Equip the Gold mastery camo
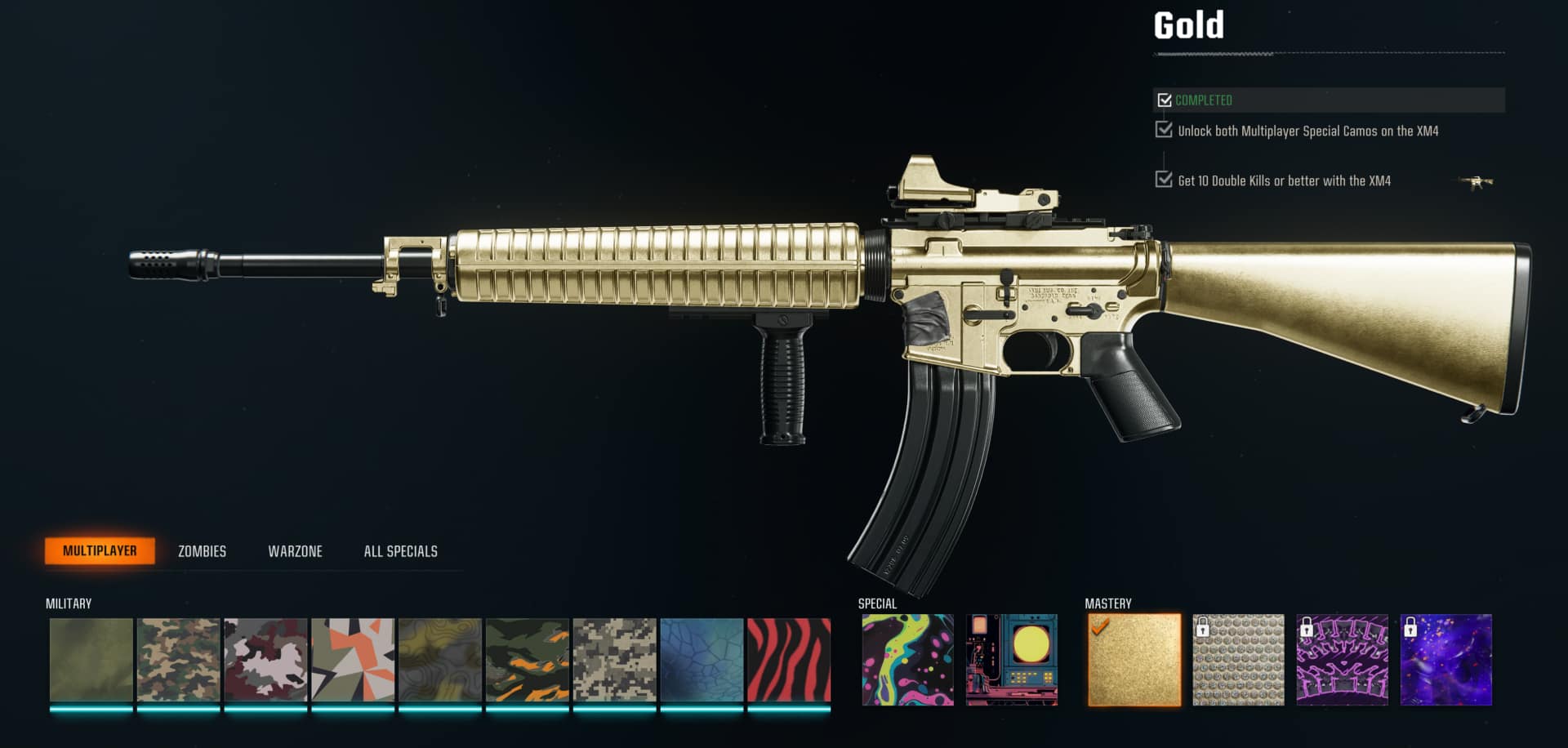1568x748 pixels. click(1134, 660)
